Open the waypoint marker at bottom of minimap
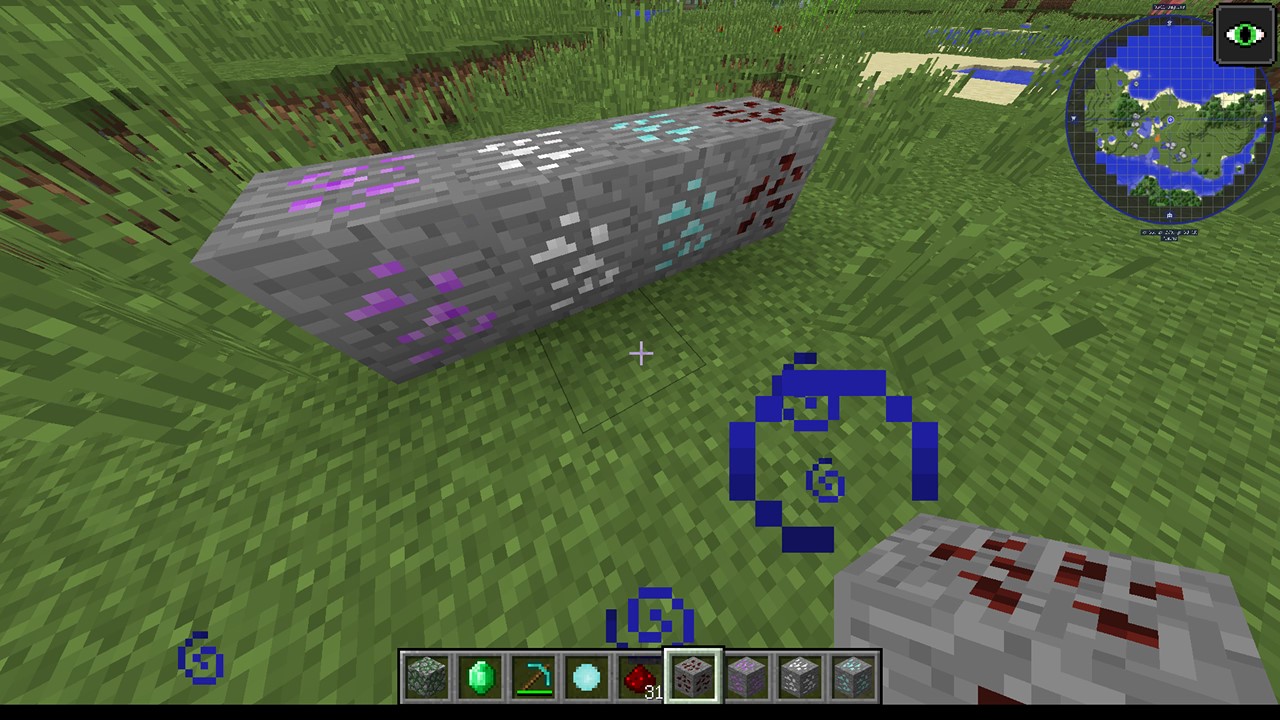 (1170, 214)
